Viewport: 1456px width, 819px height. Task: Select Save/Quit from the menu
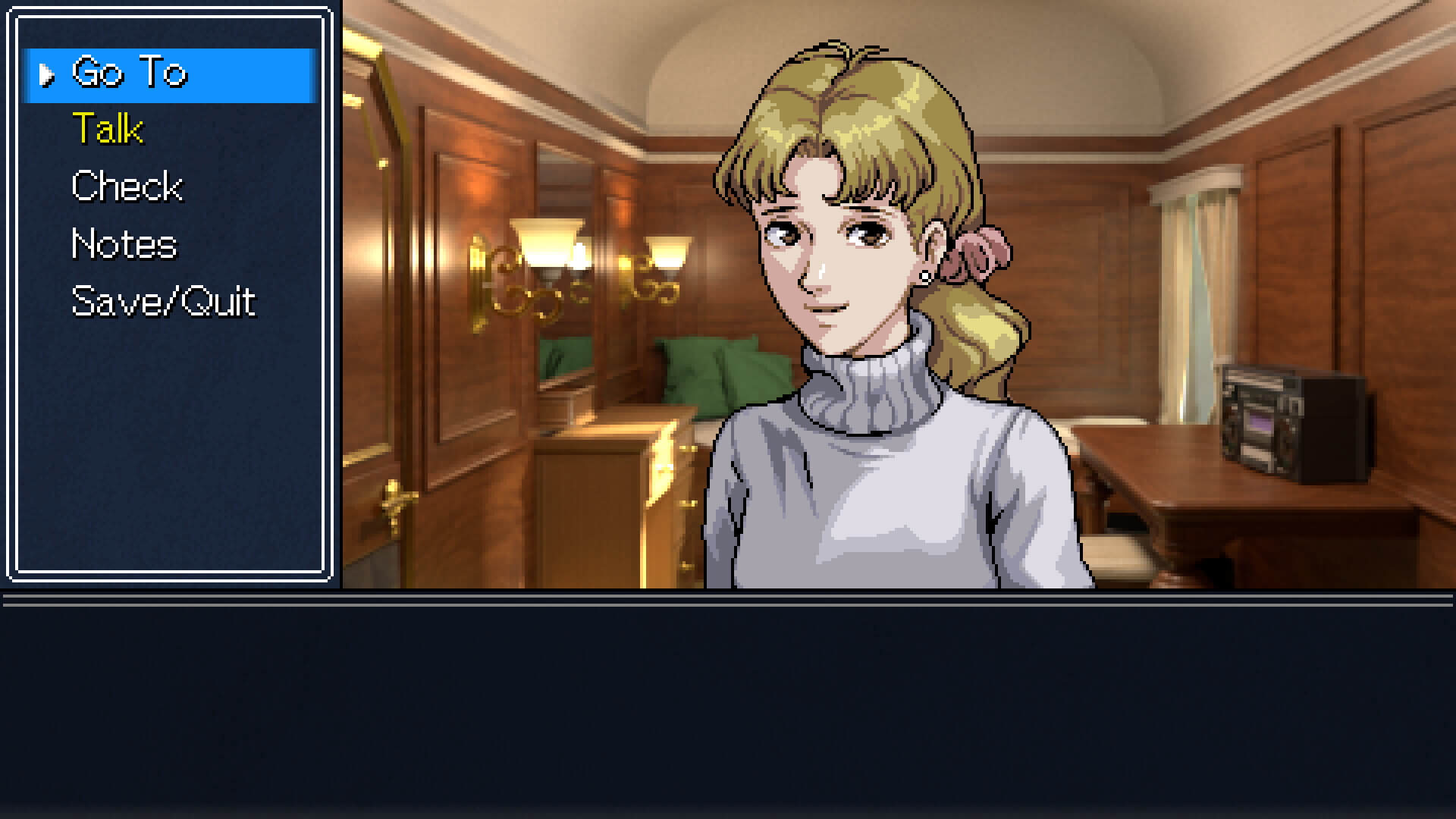tap(163, 302)
